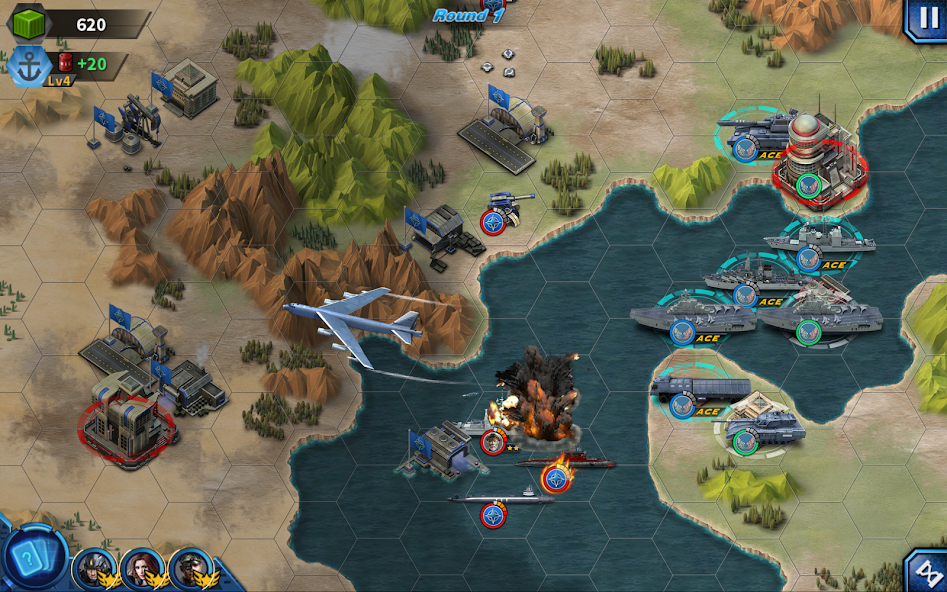Pause the game
The width and height of the screenshot is (947, 592).
click(x=926, y=19)
